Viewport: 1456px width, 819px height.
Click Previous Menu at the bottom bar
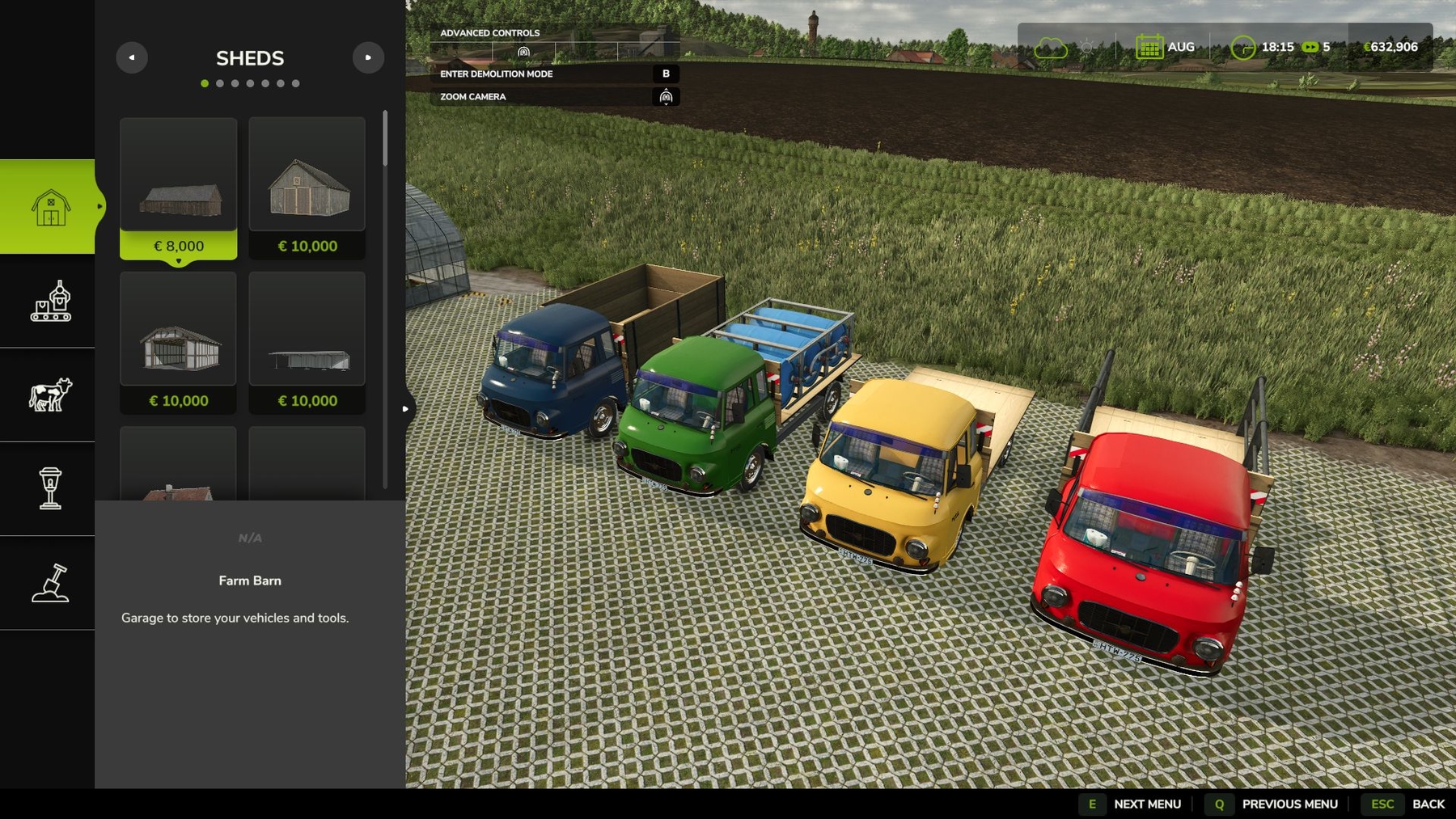[1289, 804]
